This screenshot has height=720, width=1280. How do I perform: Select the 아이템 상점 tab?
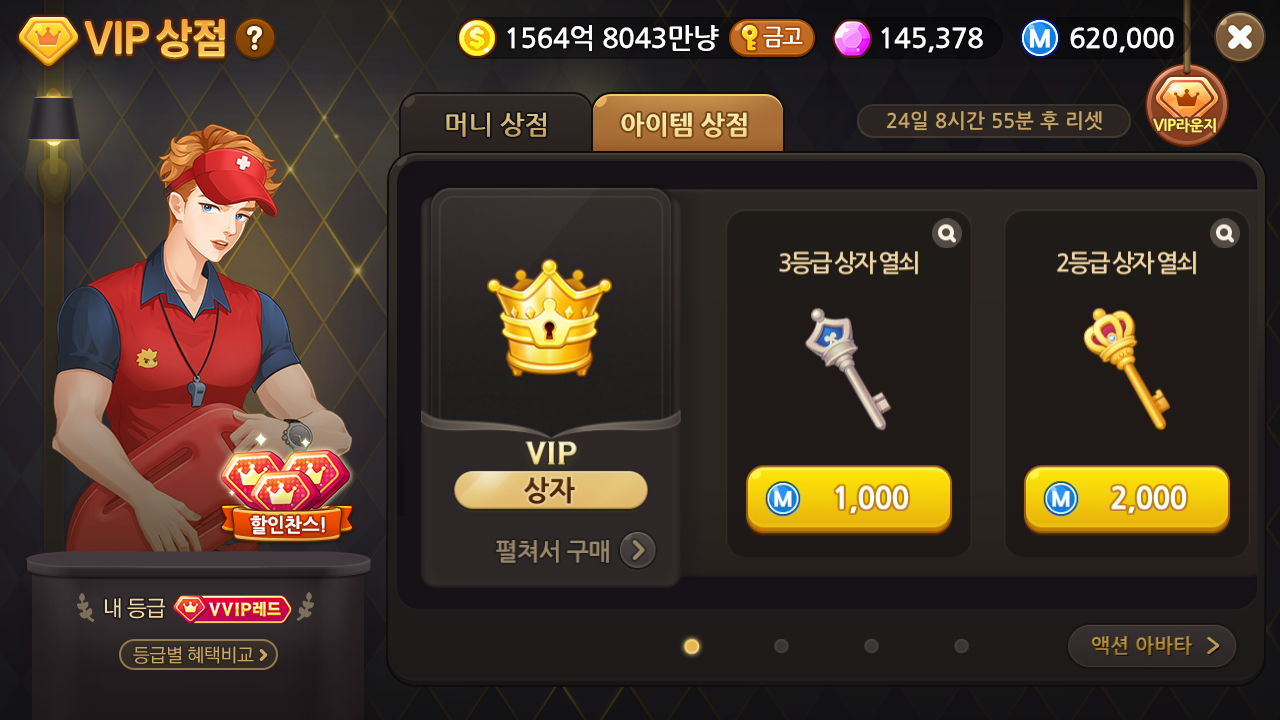(x=687, y=123)
